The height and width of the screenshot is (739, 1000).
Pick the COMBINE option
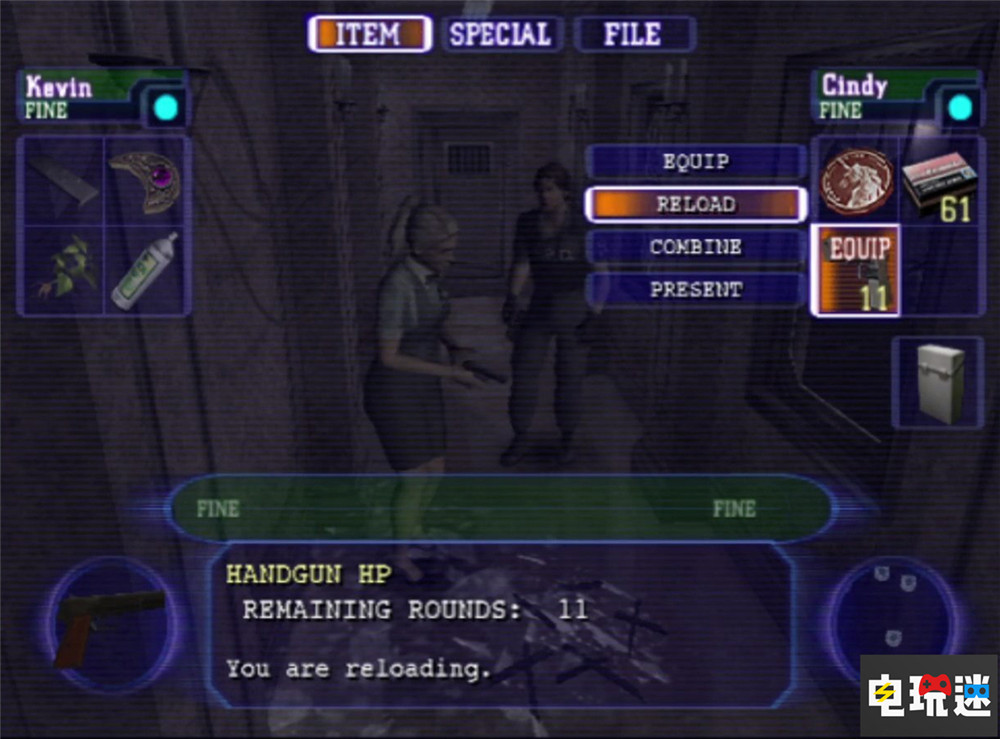(x=695, y=247)
